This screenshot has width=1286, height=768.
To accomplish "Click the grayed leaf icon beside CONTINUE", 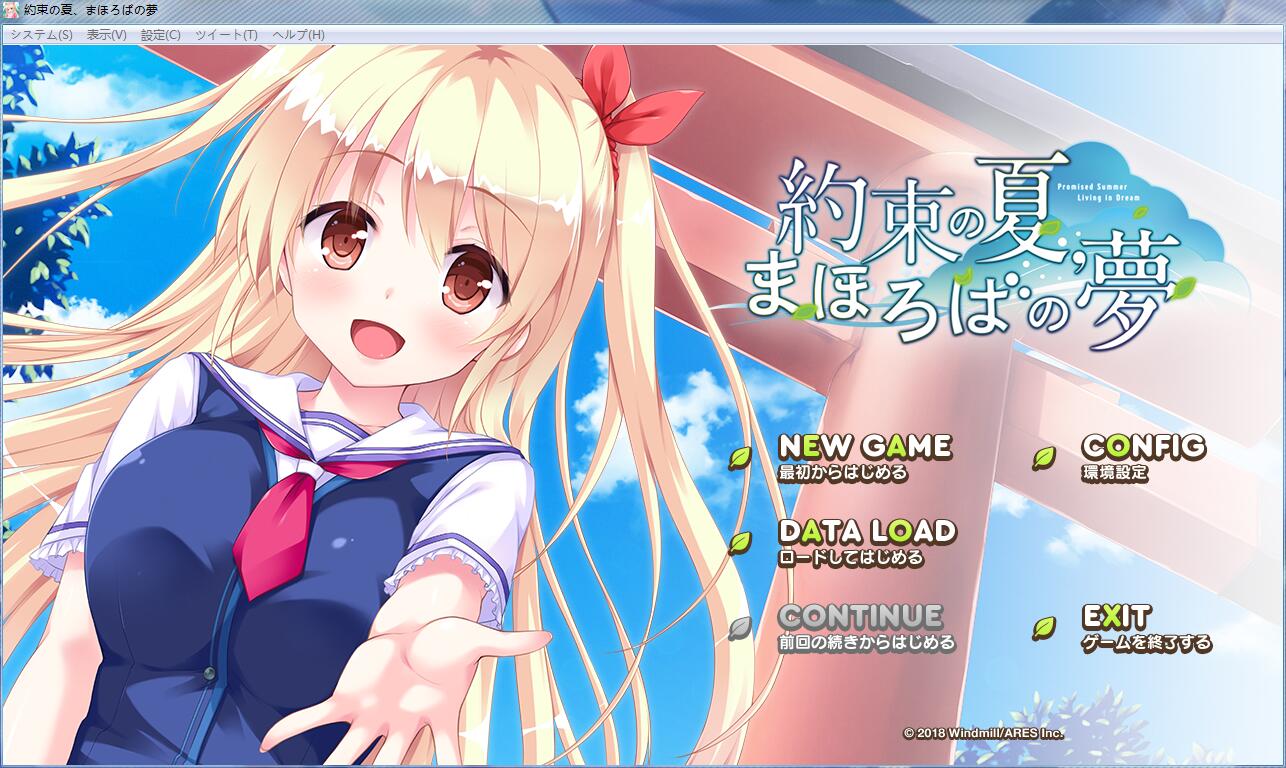I will pos(738,627).
